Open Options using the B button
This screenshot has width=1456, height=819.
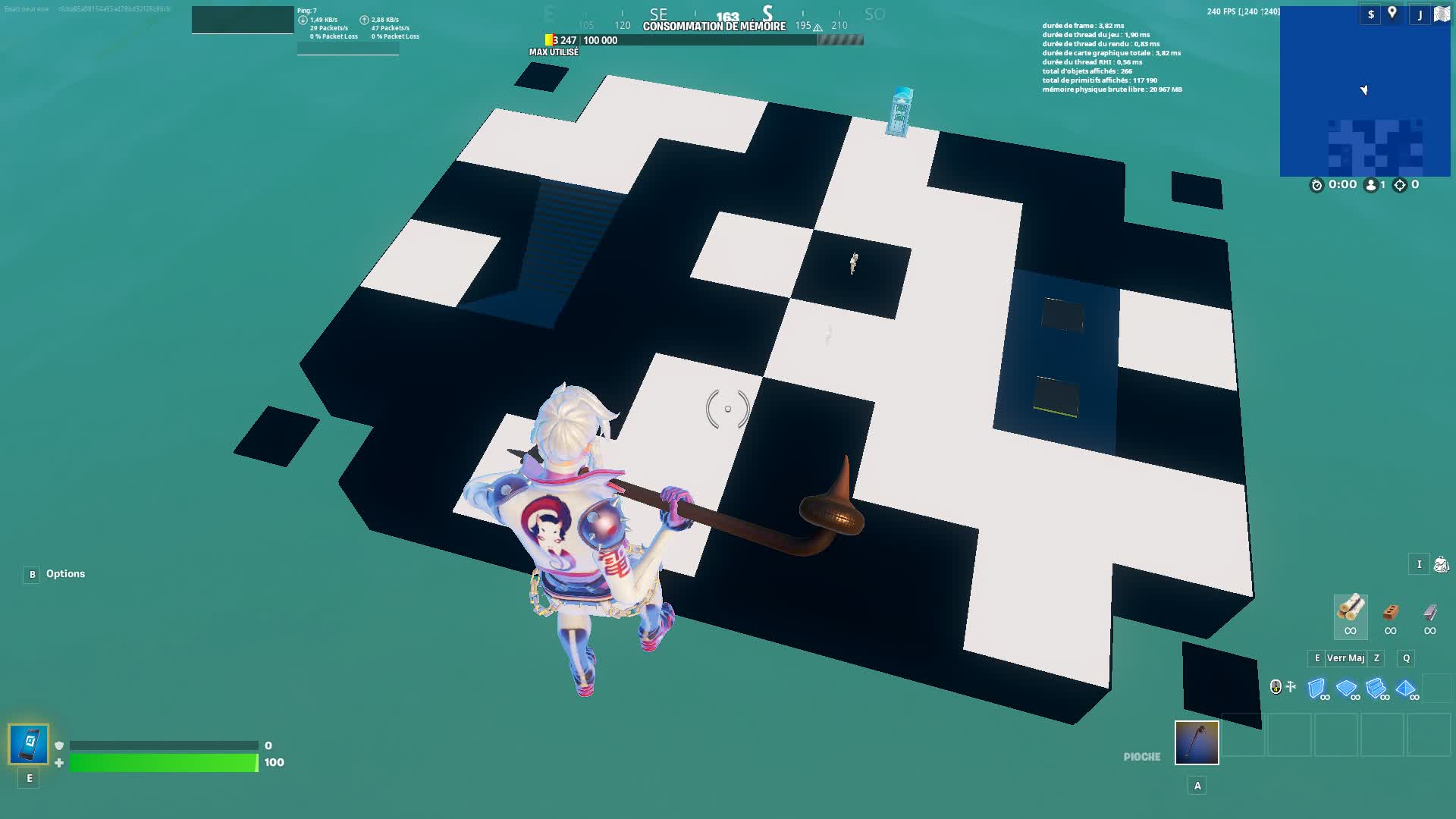click(30, 574)
